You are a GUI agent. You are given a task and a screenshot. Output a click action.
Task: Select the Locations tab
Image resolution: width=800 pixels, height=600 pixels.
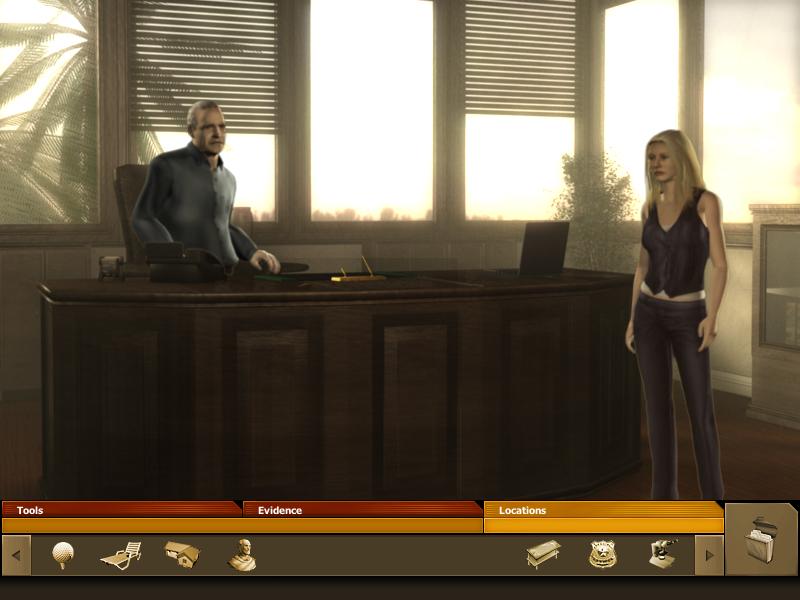(602, 510)
